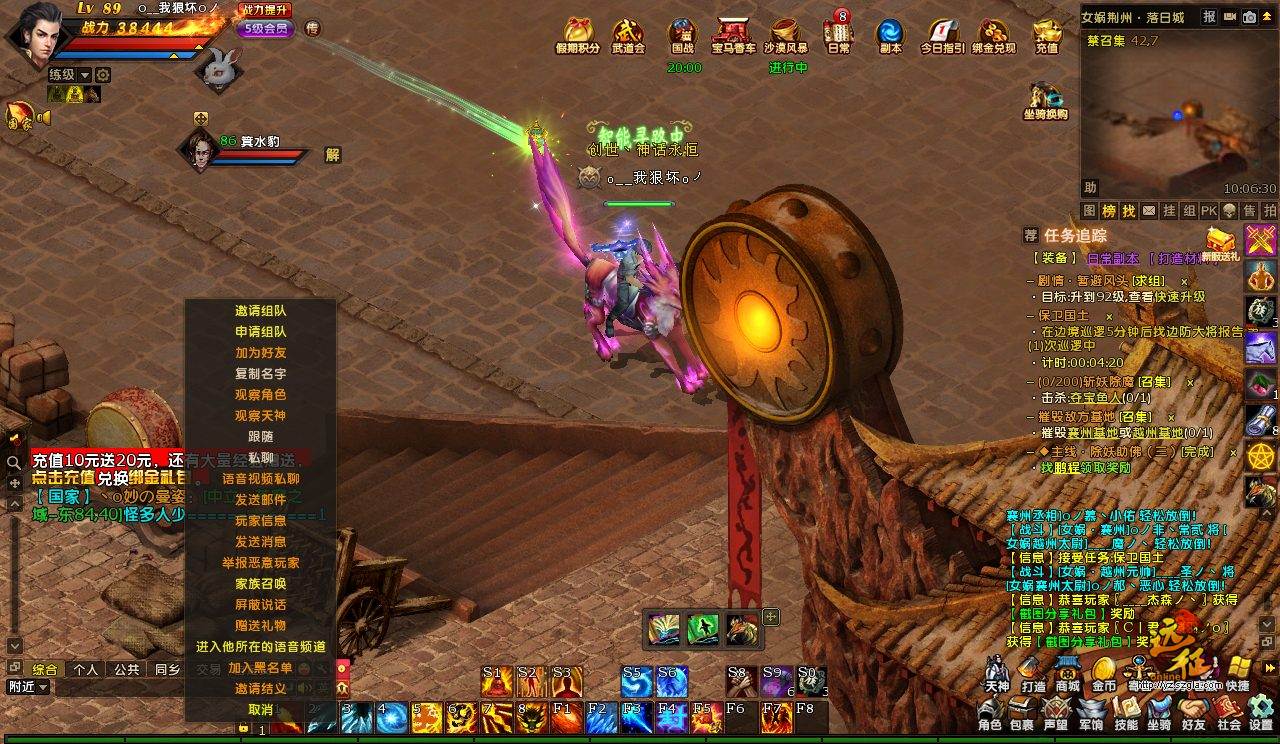The width and height of the screenshot is (1280, 744).
Task: Cancel the context menu with 取消
Action: coord(260,709)
